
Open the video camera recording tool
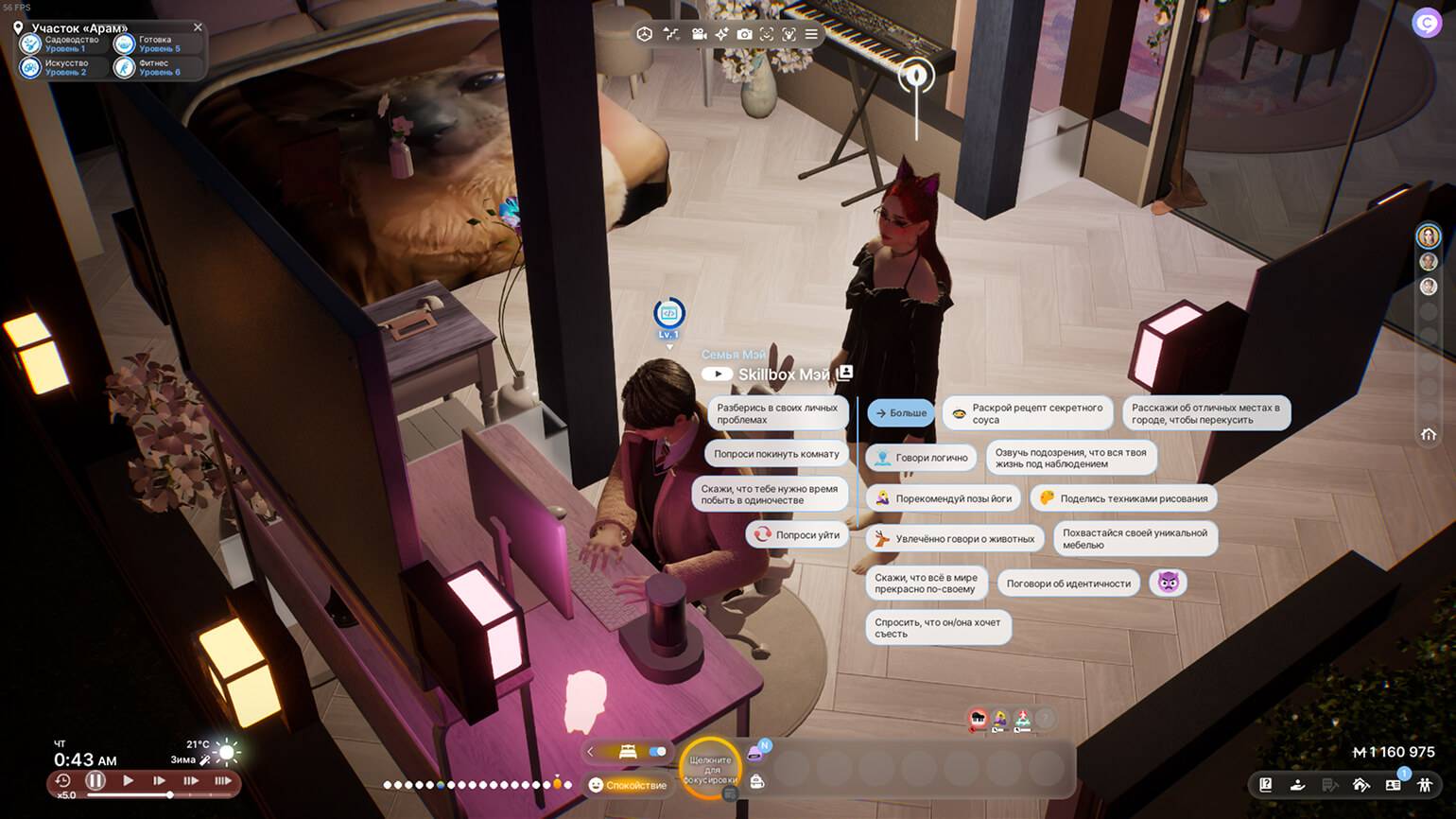coord(699,34)
